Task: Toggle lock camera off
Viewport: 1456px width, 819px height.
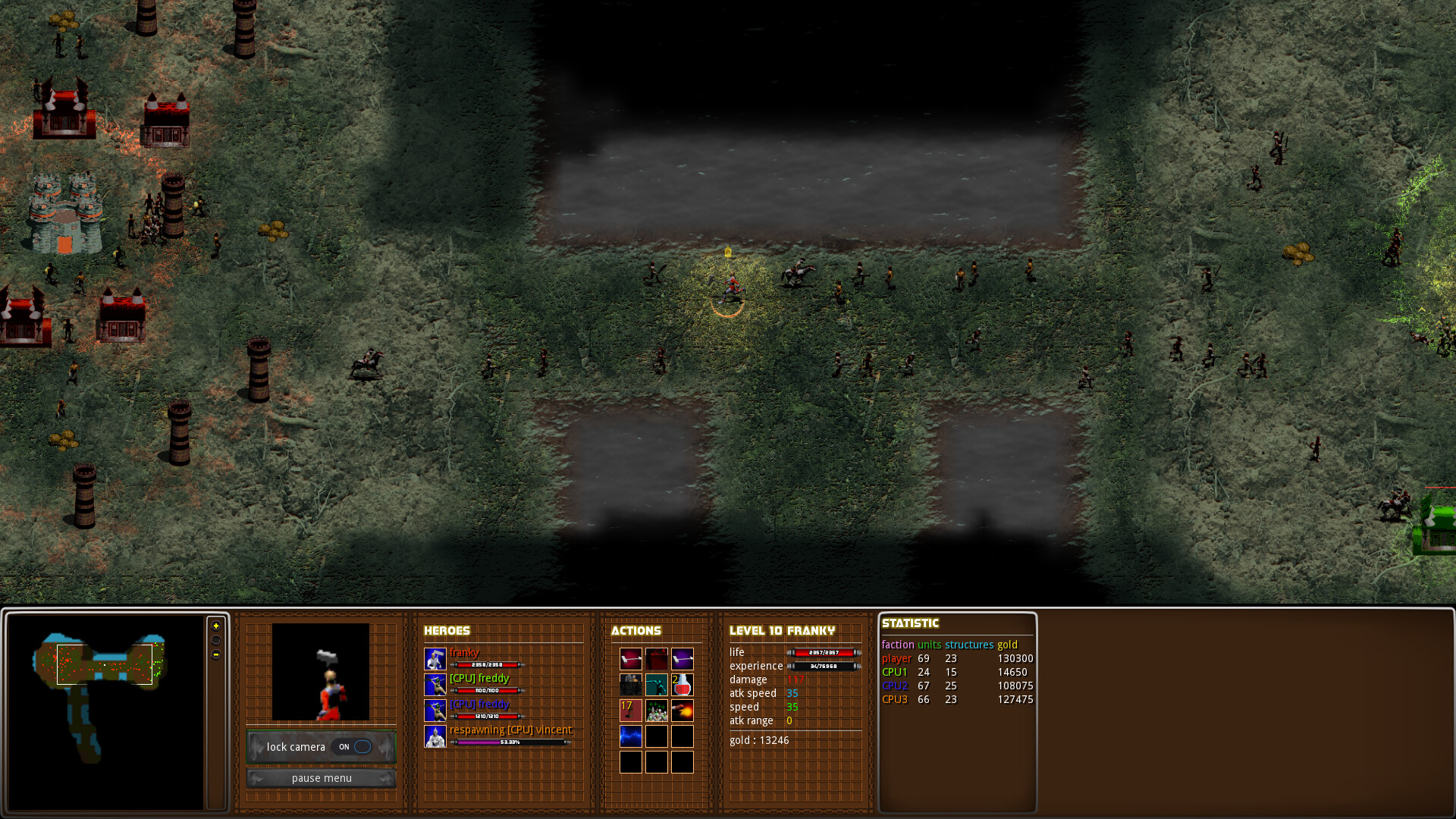Action: pyautogui.click(x=353, y=747)
